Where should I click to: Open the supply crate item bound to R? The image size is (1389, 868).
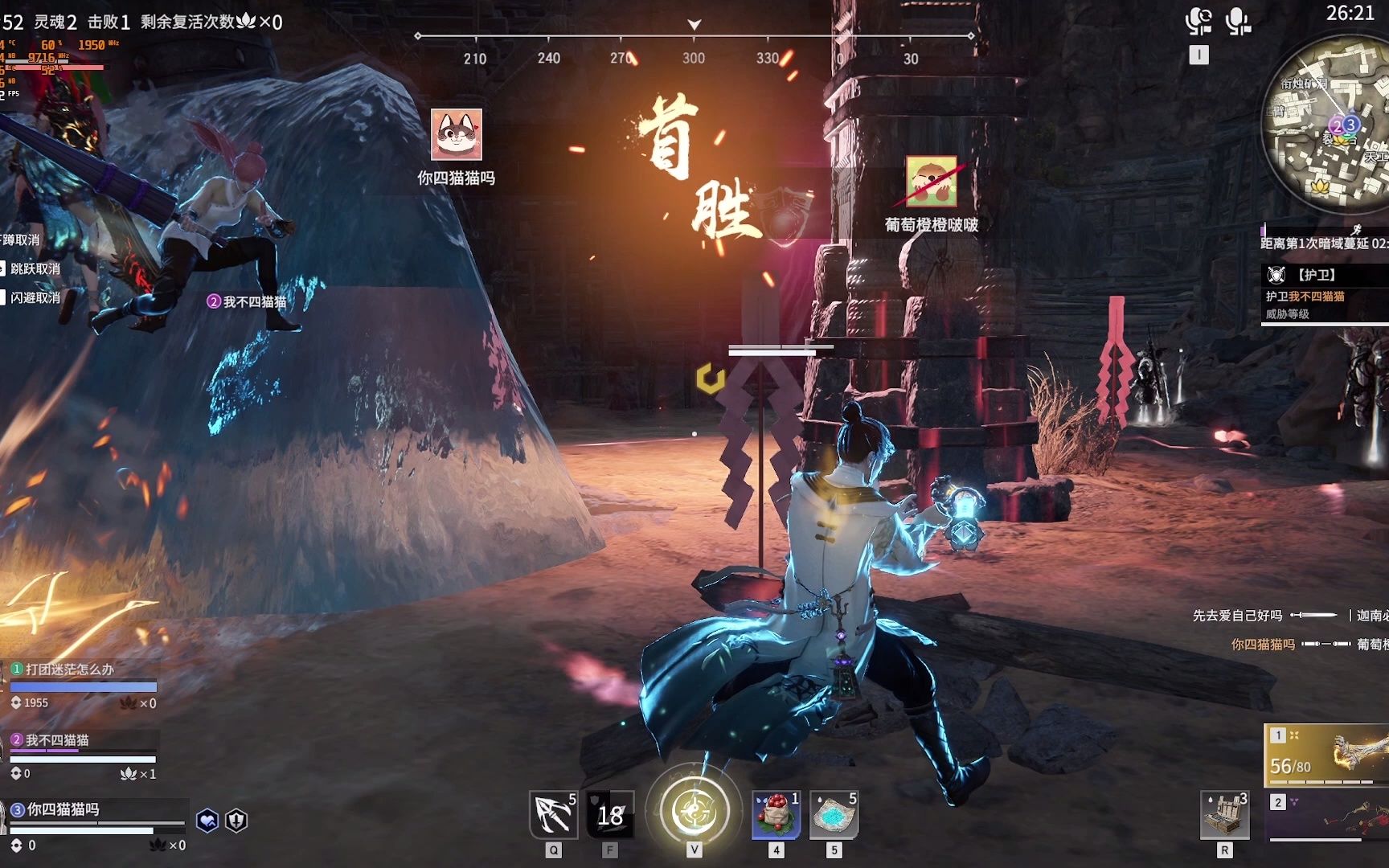1225,816
